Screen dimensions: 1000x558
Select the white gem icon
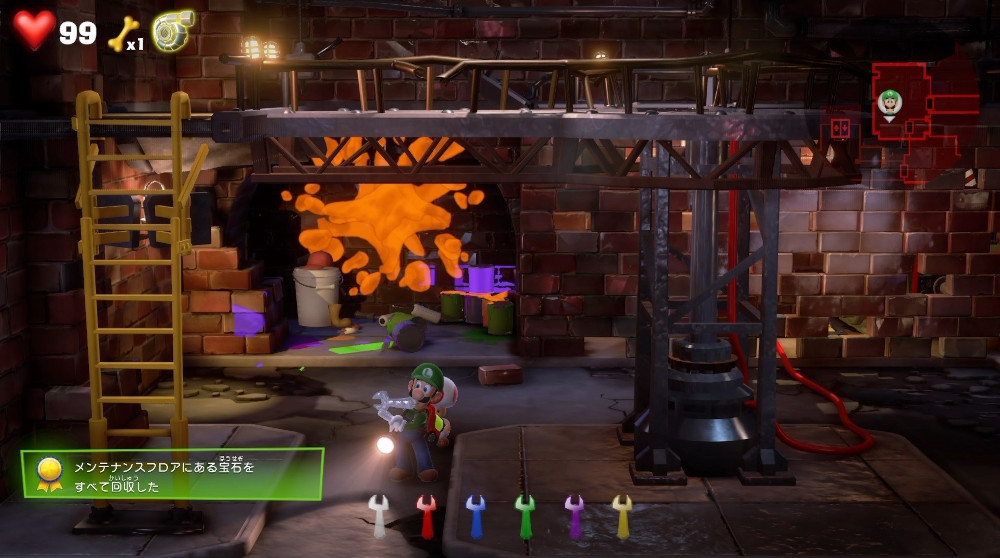pyautogui.click(x=378, y=514)
